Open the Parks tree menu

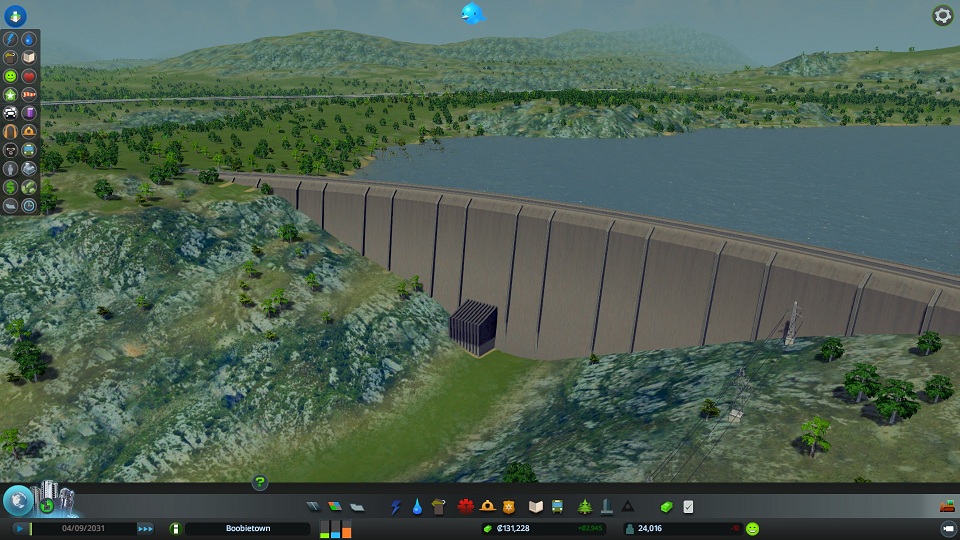coord(584,507)
